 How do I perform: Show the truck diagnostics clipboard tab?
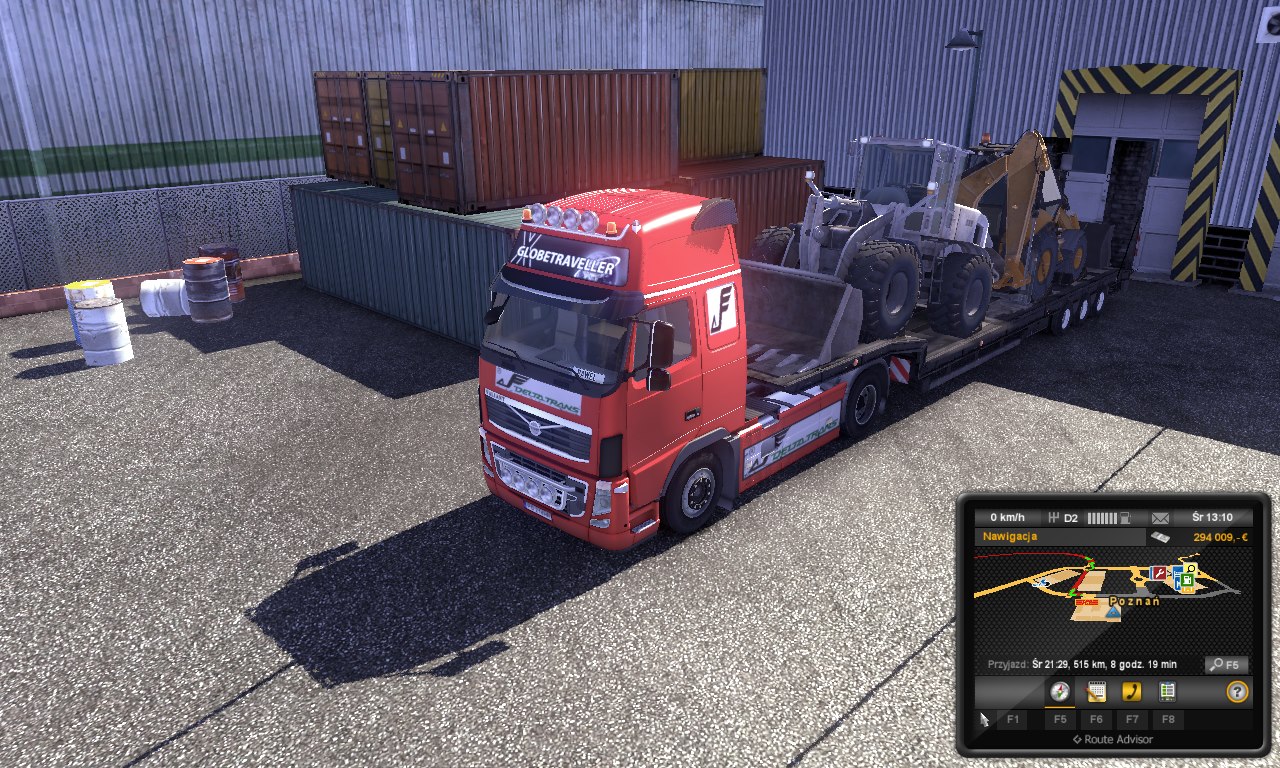coord(1167,691)
